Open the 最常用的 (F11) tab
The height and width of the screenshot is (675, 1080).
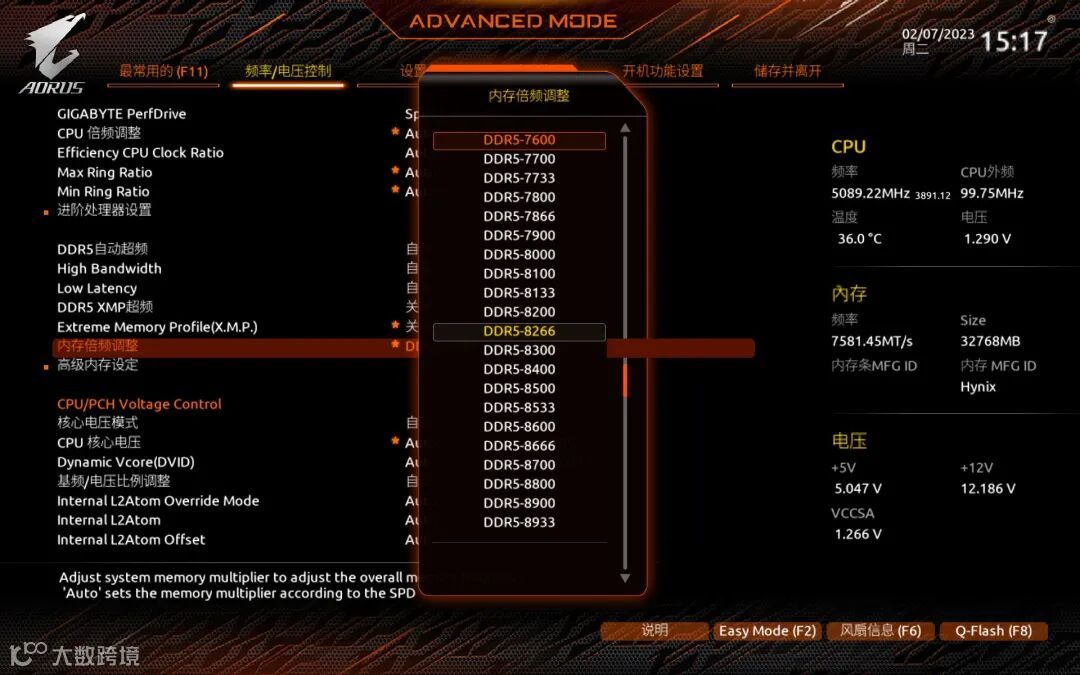(163, 71)
